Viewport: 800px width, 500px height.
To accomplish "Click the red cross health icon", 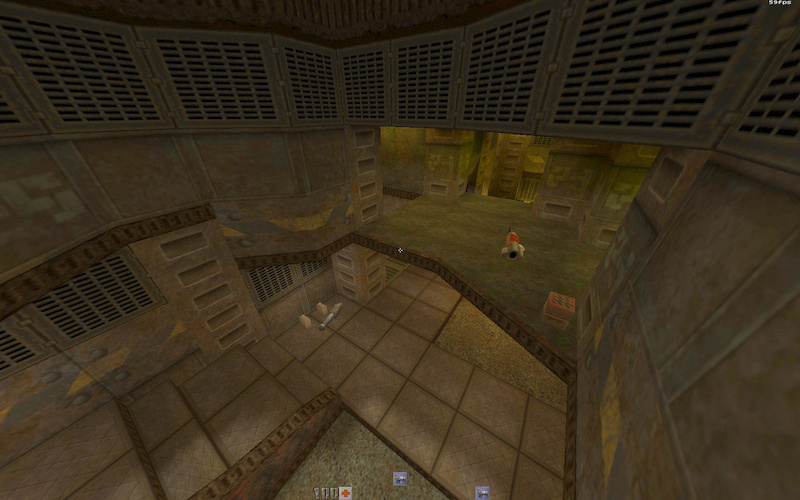I will point(346,493).
